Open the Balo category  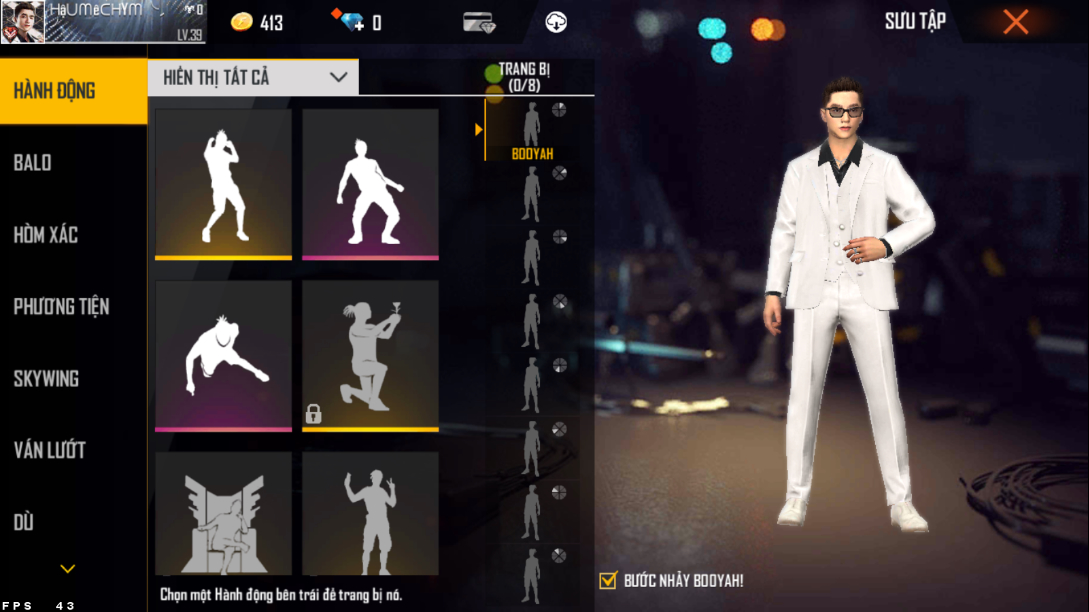[x=73, y=163]
